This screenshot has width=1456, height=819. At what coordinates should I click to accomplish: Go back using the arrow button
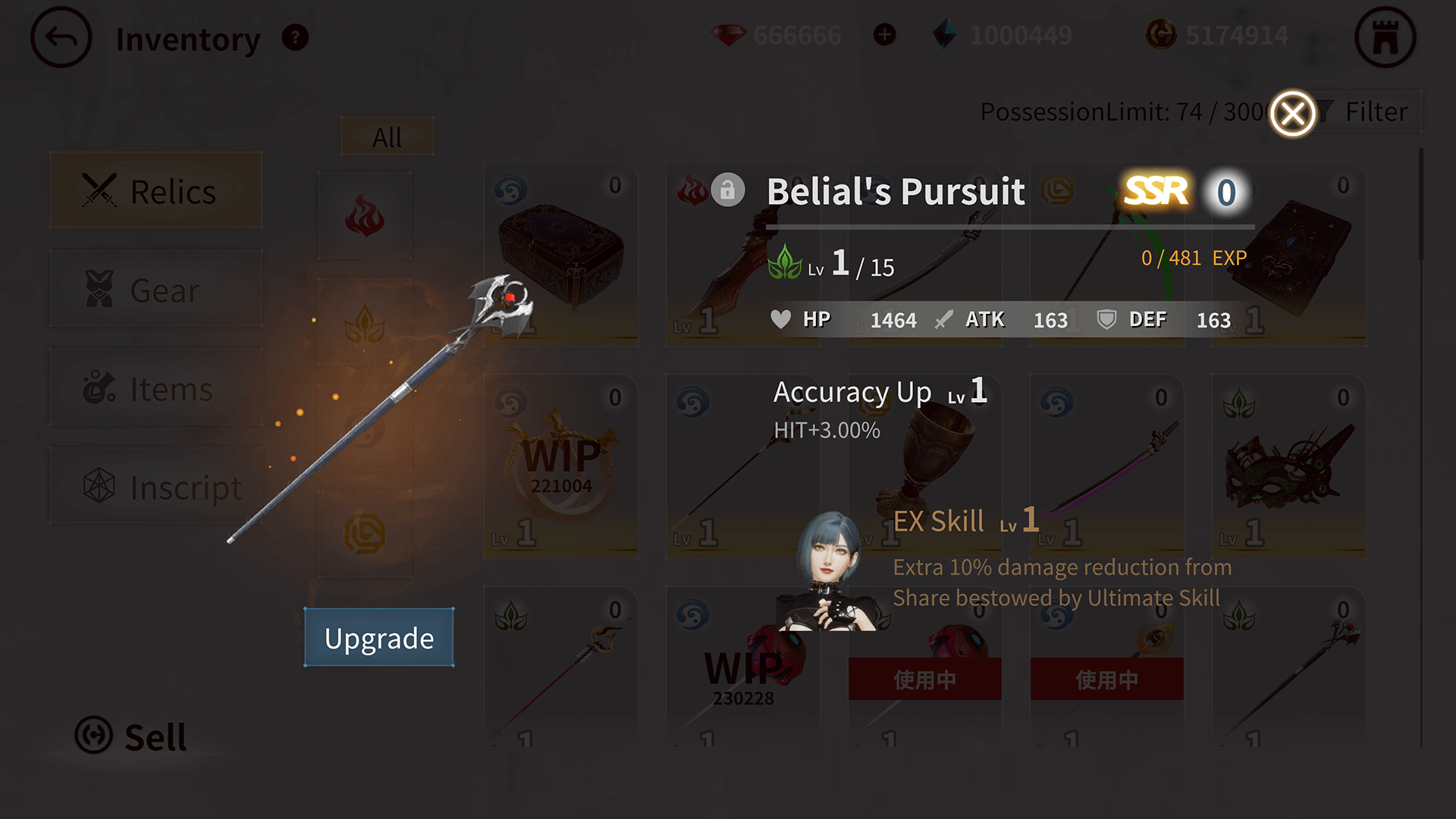[61, 38]
